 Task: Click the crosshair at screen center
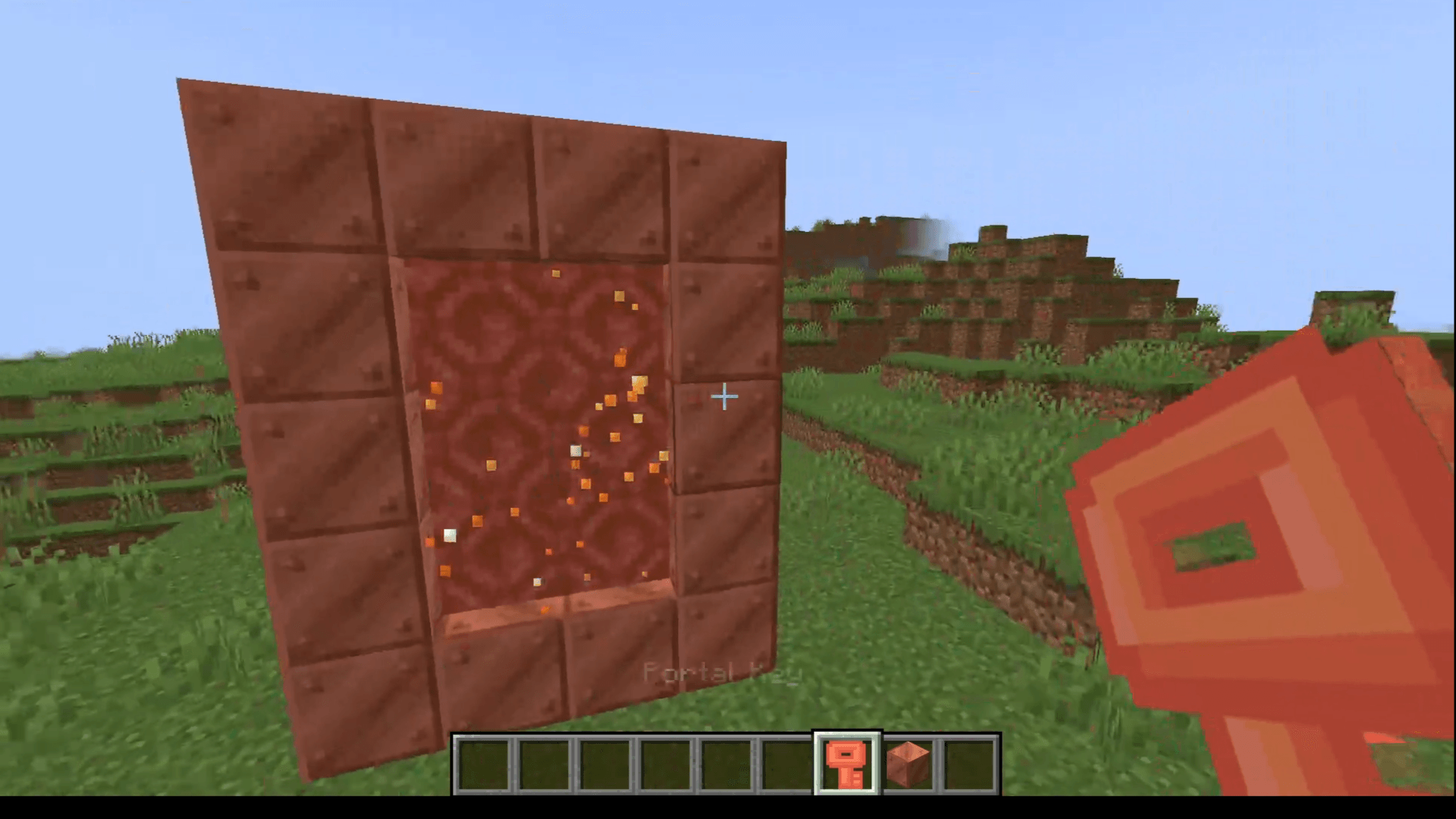(x=724, y=396)
